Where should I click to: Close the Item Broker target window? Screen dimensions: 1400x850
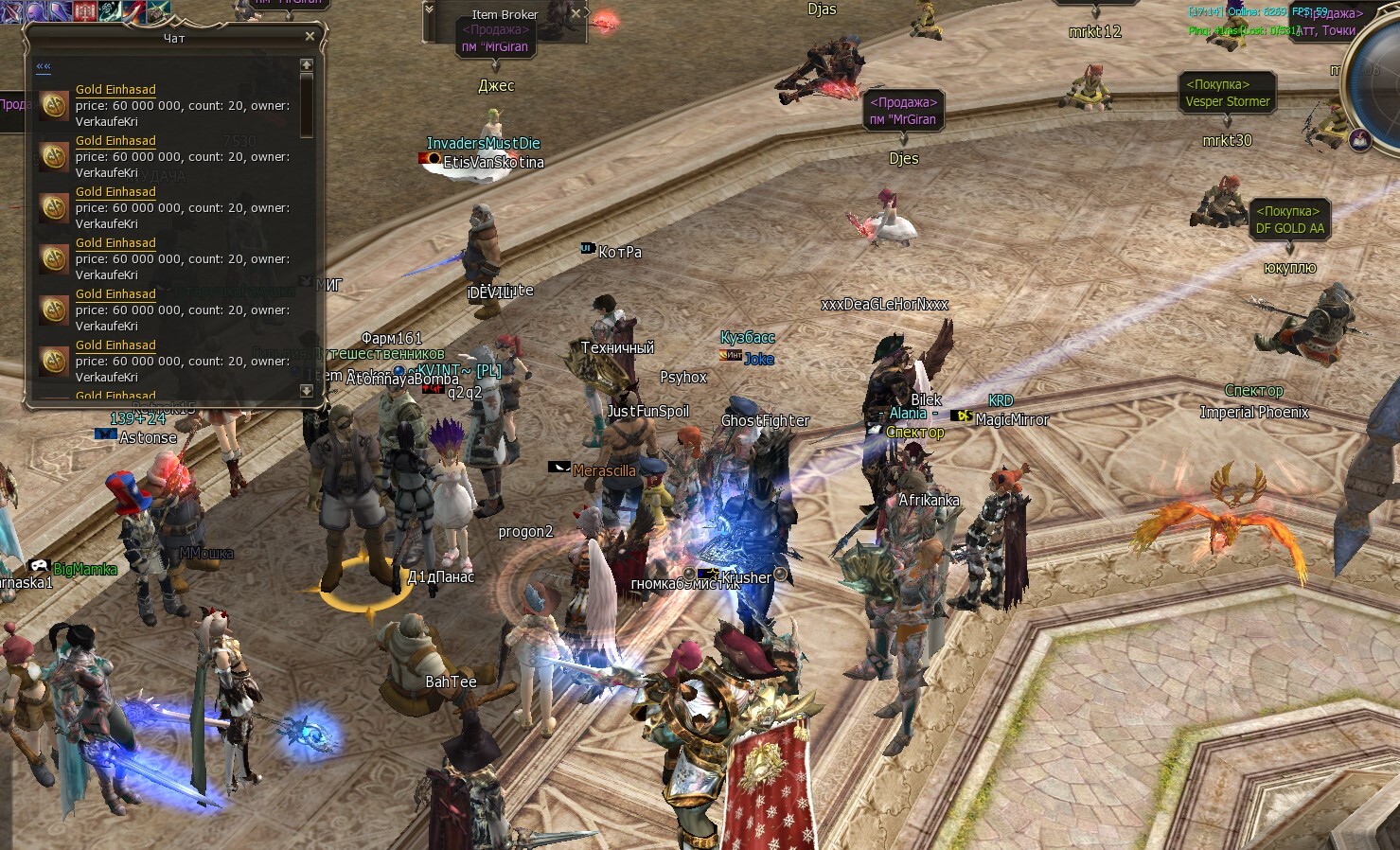click(x=576, y=14)
